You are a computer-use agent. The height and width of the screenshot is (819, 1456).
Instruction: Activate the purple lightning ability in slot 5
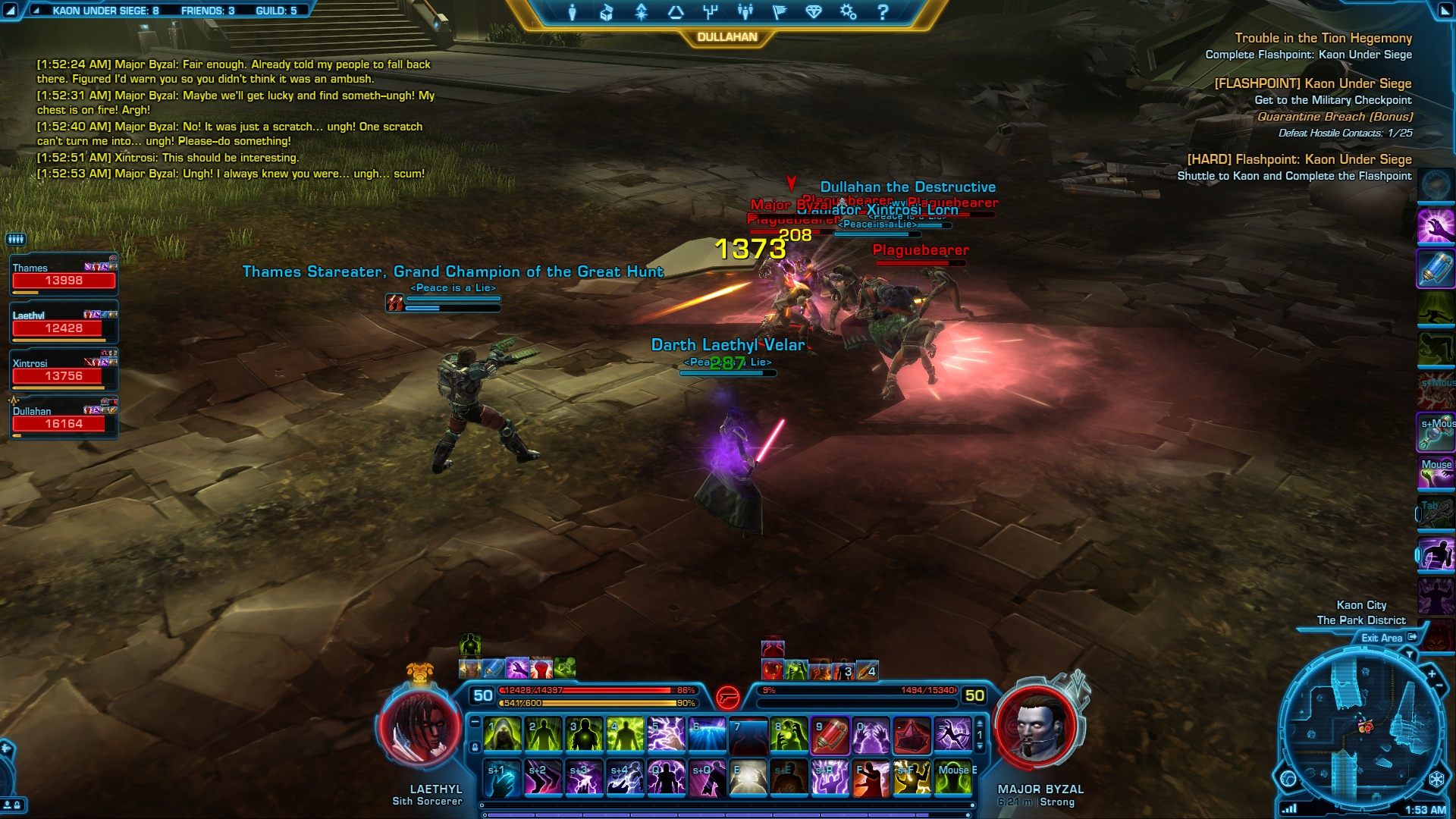coord(666,736)
